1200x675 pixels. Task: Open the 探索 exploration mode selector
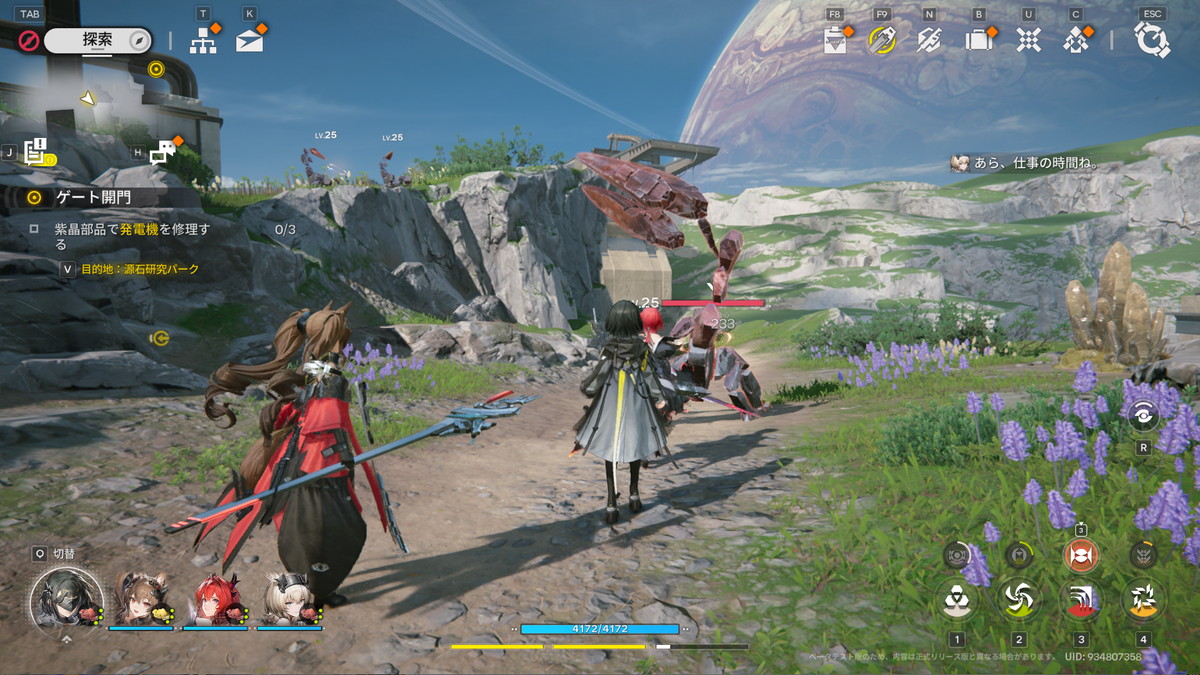(x=98, y=40)
